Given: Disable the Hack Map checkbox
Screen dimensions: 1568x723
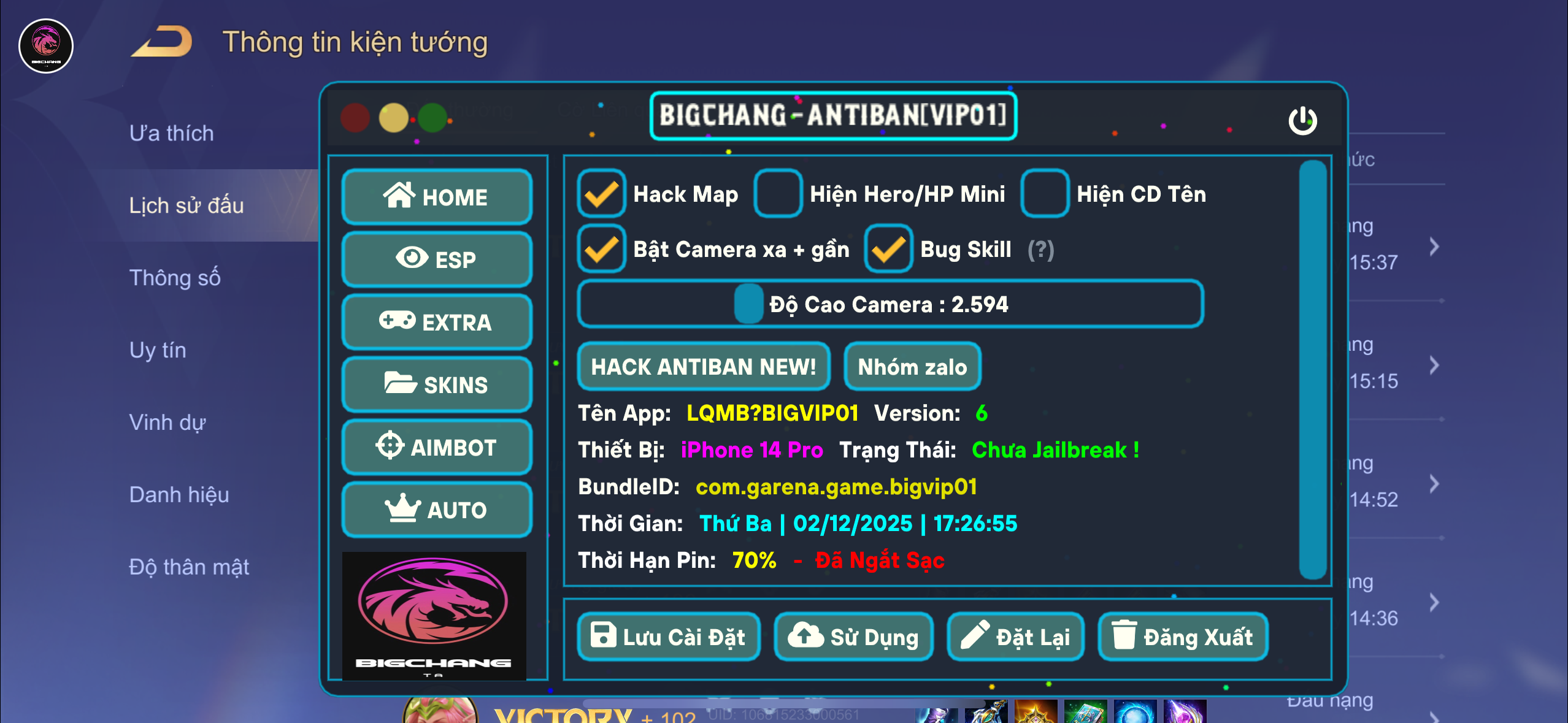Looking at the screenshot, I should point(601,194).
